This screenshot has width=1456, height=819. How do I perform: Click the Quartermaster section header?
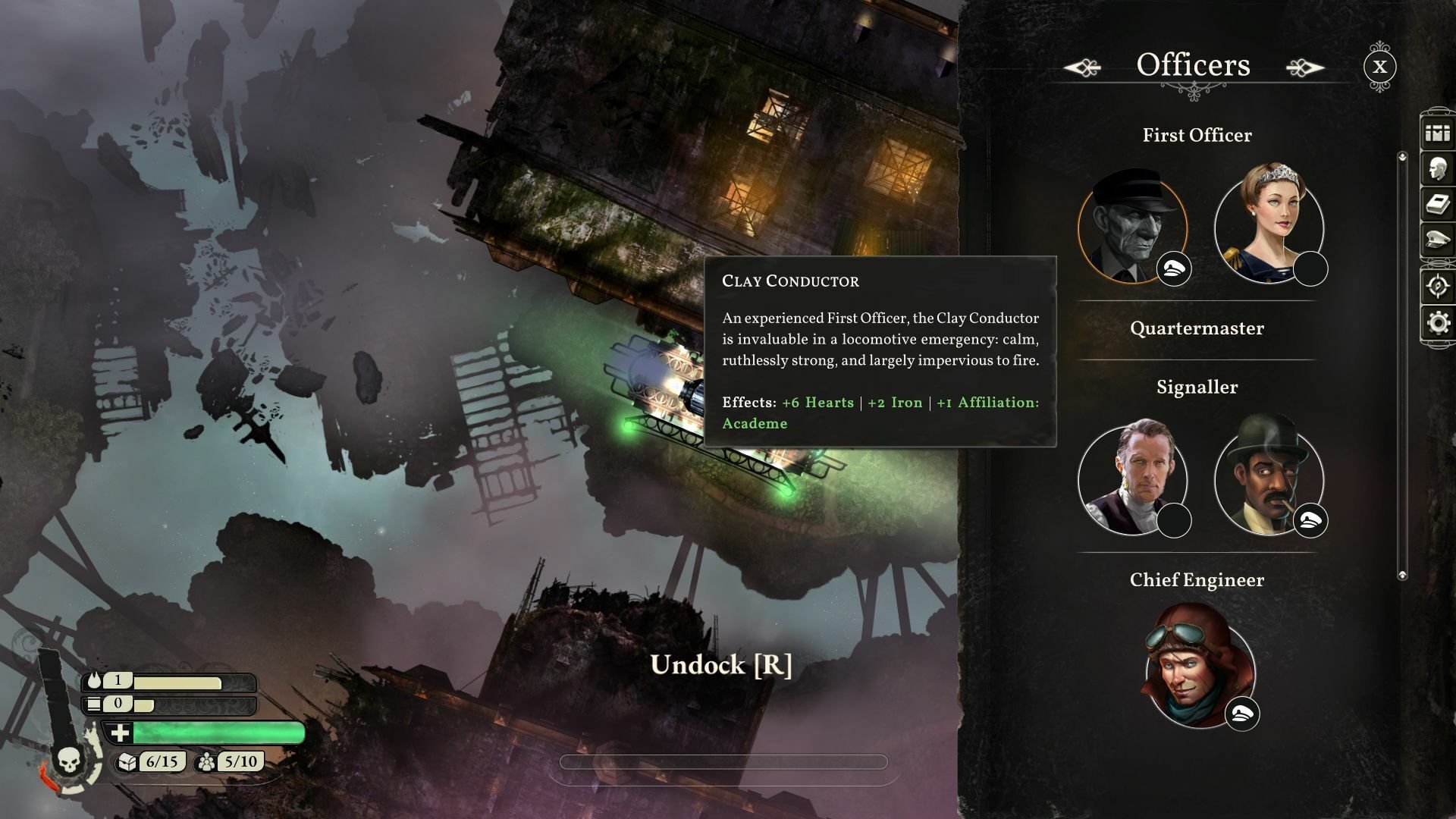click(1197, 329)
